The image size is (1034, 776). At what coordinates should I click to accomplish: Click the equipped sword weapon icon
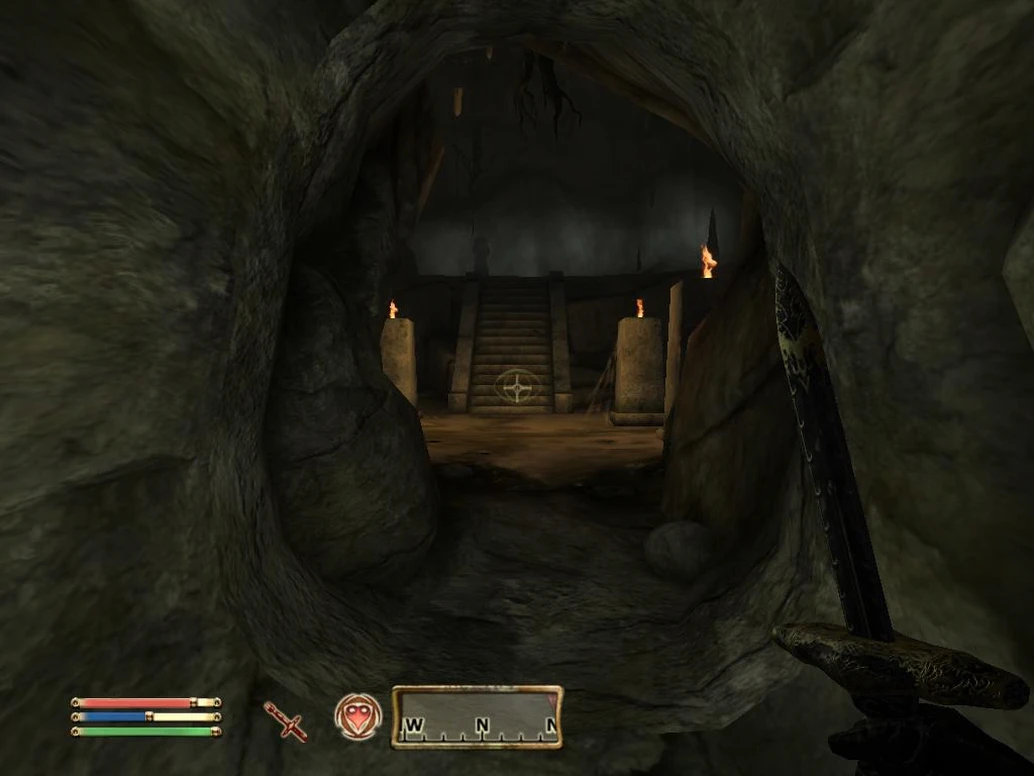coord(286,720)
